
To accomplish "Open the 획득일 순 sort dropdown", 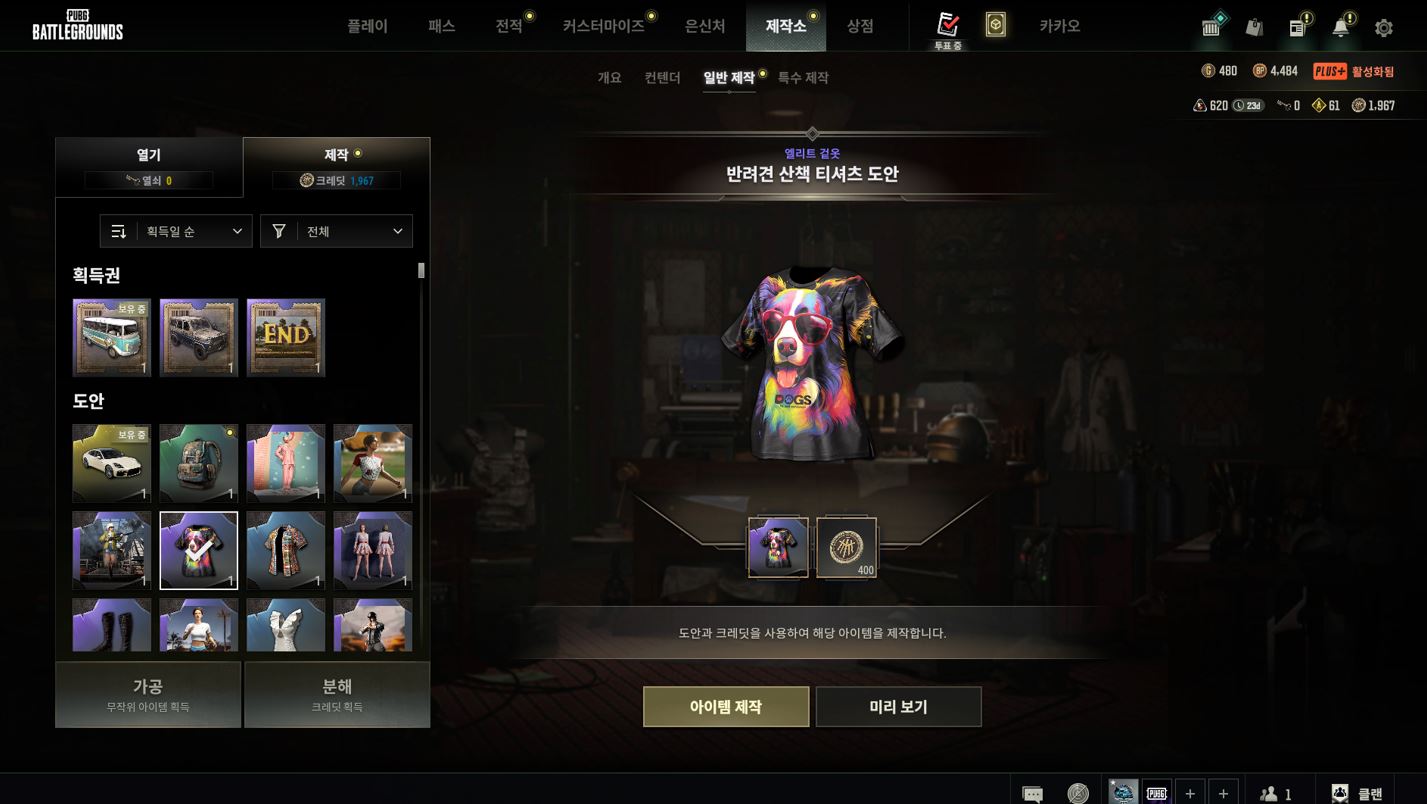I will tap(176, 231).
